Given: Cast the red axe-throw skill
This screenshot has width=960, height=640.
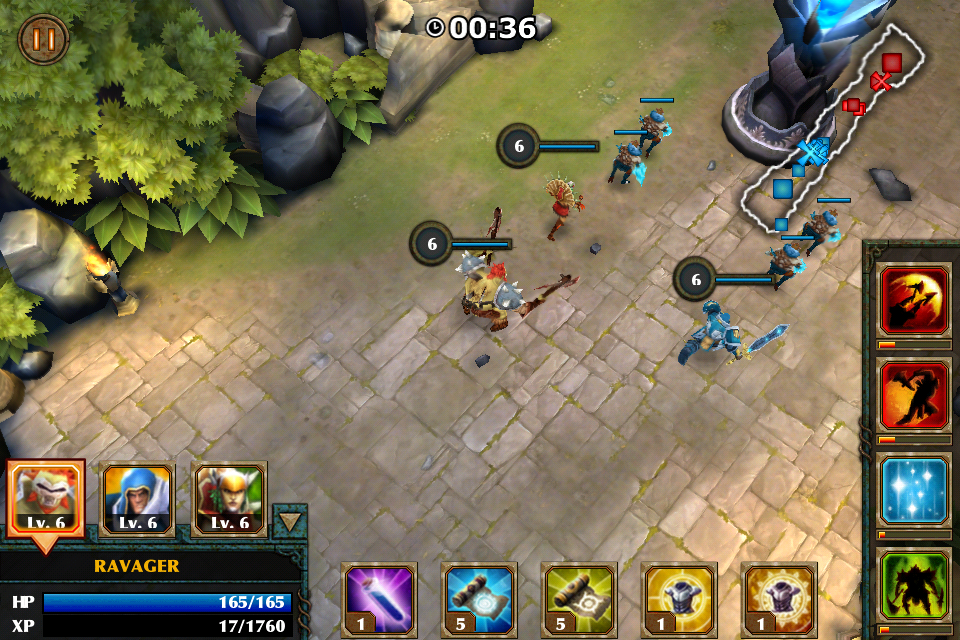Looking at the screenshot, I should point(914,300).
